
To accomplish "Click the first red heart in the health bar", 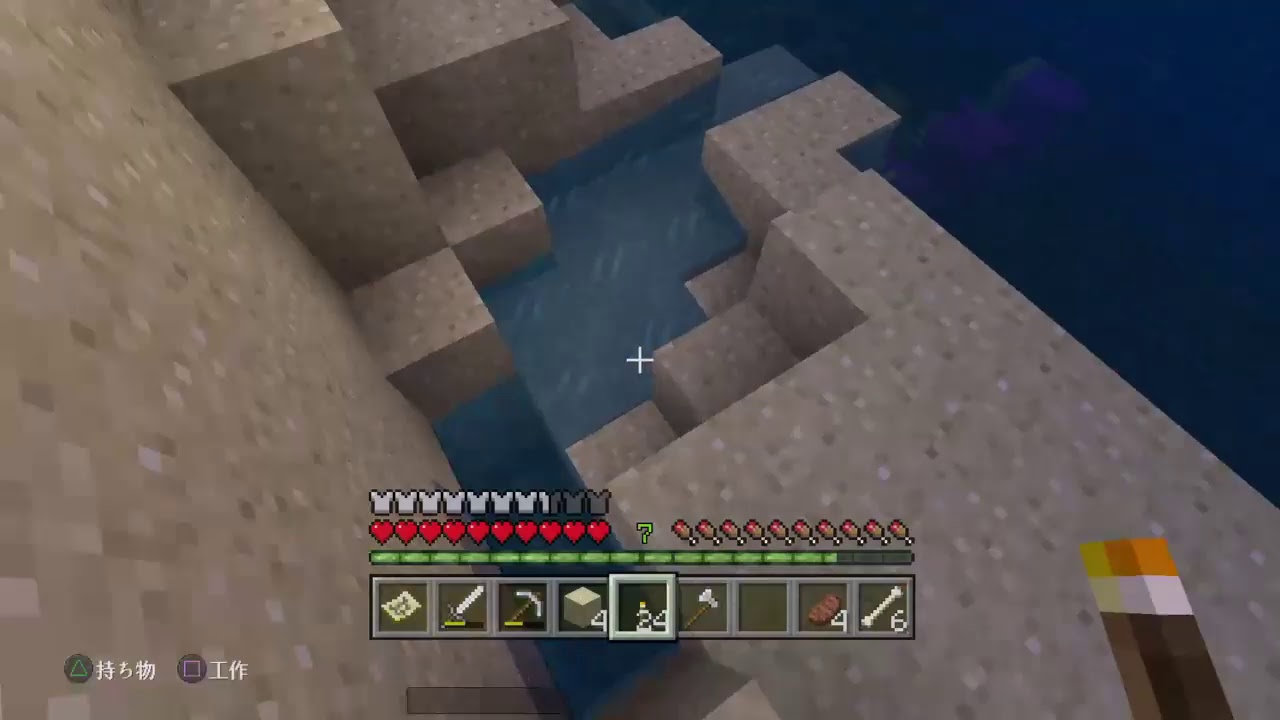I will [381, 532].
